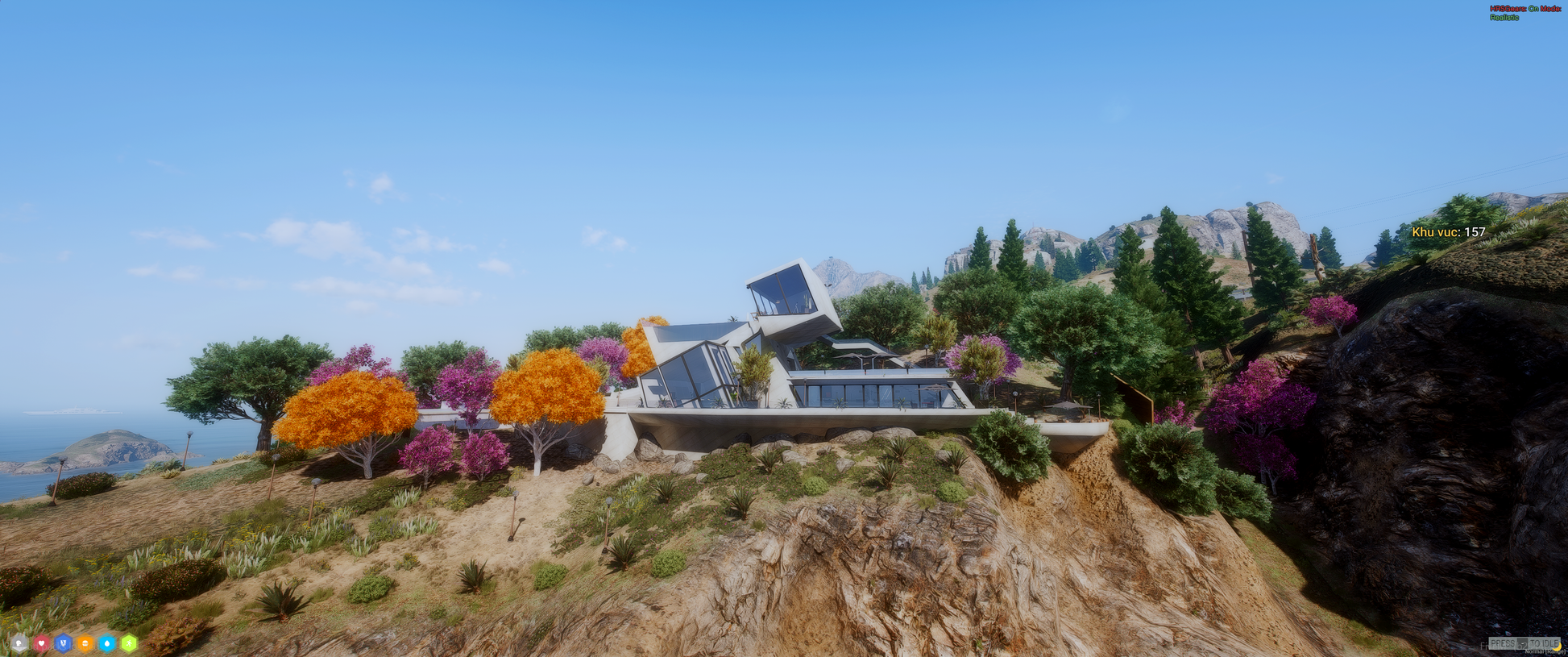Click the blue armor vest icon
Viewport: 1568px width, 657px height.
(63, 643)
